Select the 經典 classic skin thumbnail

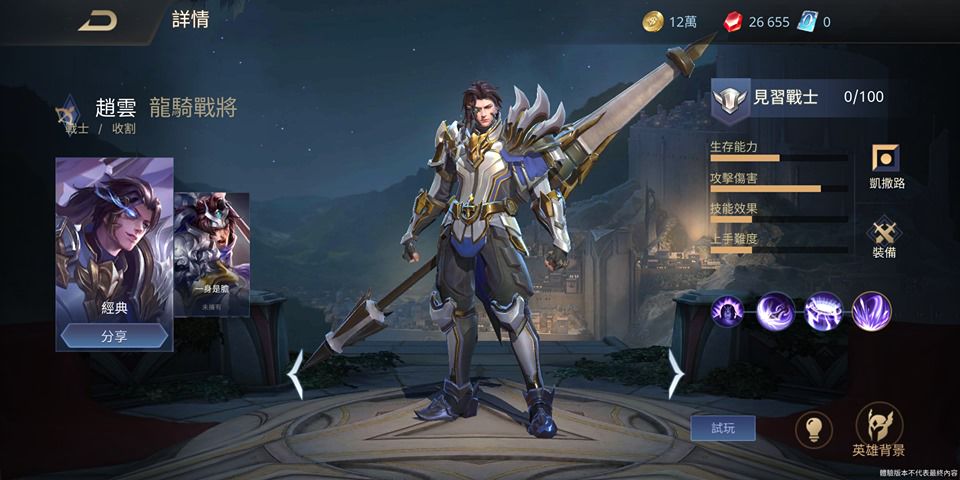click(x=114, y=238)
